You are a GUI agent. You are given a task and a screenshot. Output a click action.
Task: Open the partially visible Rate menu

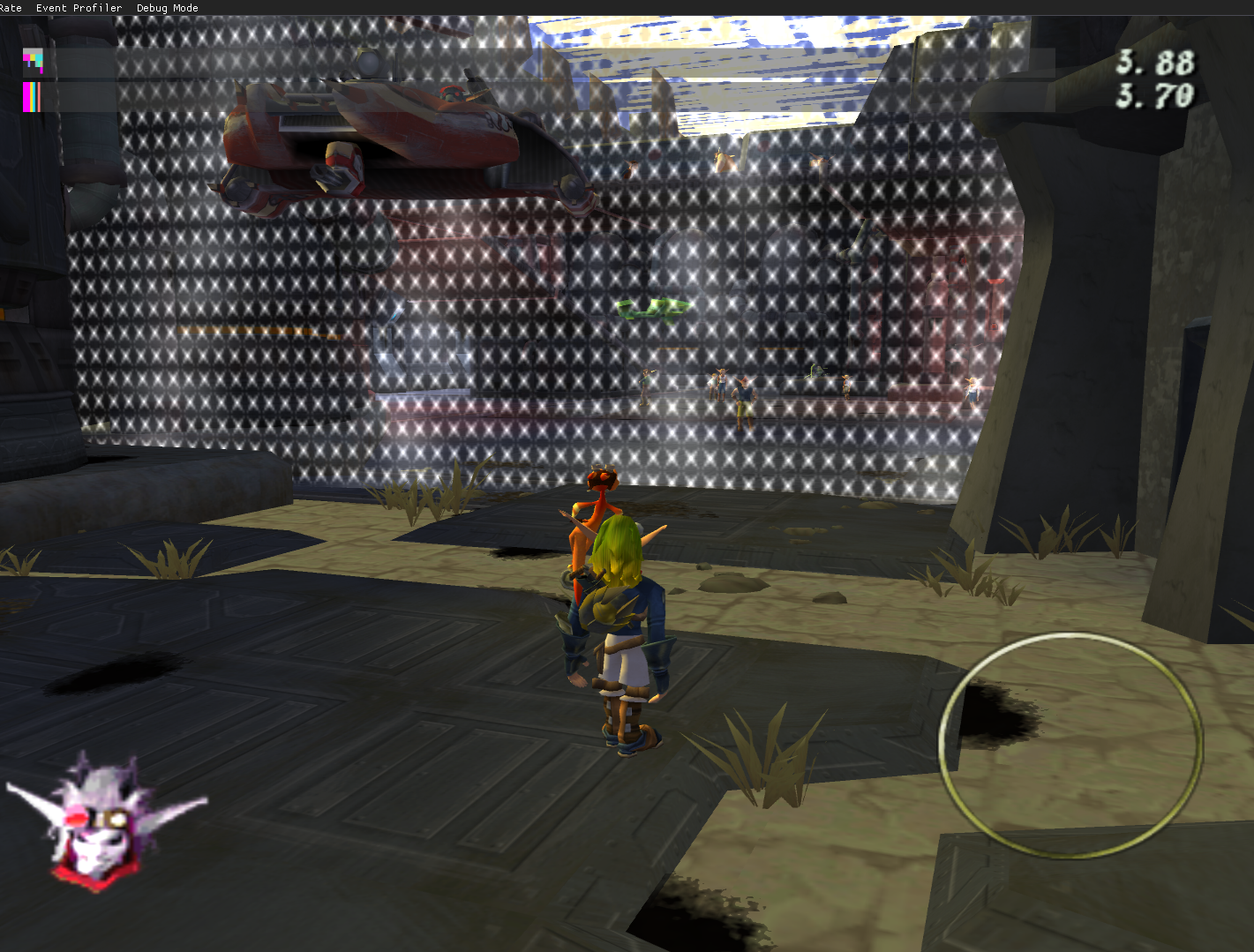(x=11, y=8)
